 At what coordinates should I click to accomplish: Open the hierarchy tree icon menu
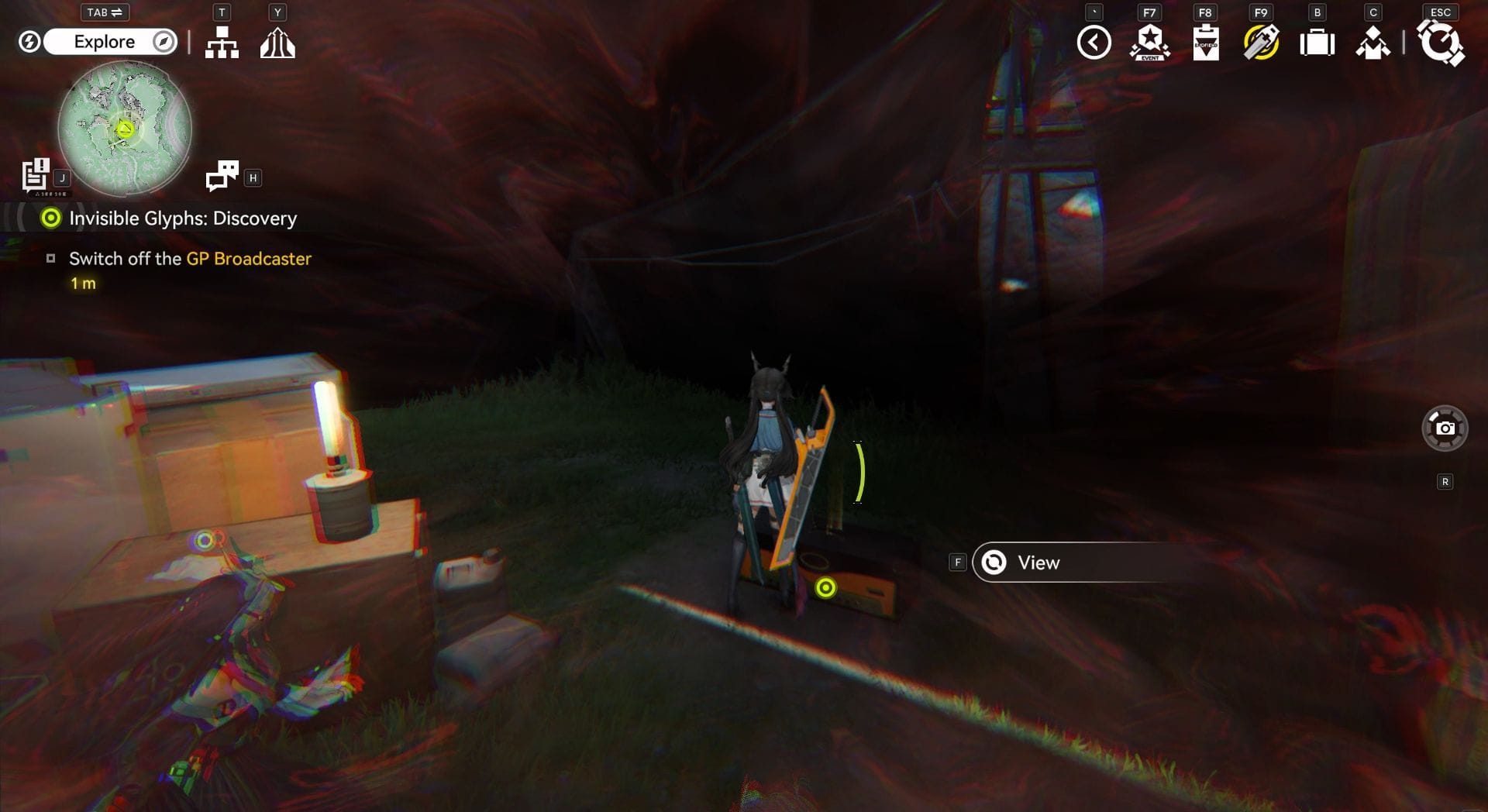222,43
